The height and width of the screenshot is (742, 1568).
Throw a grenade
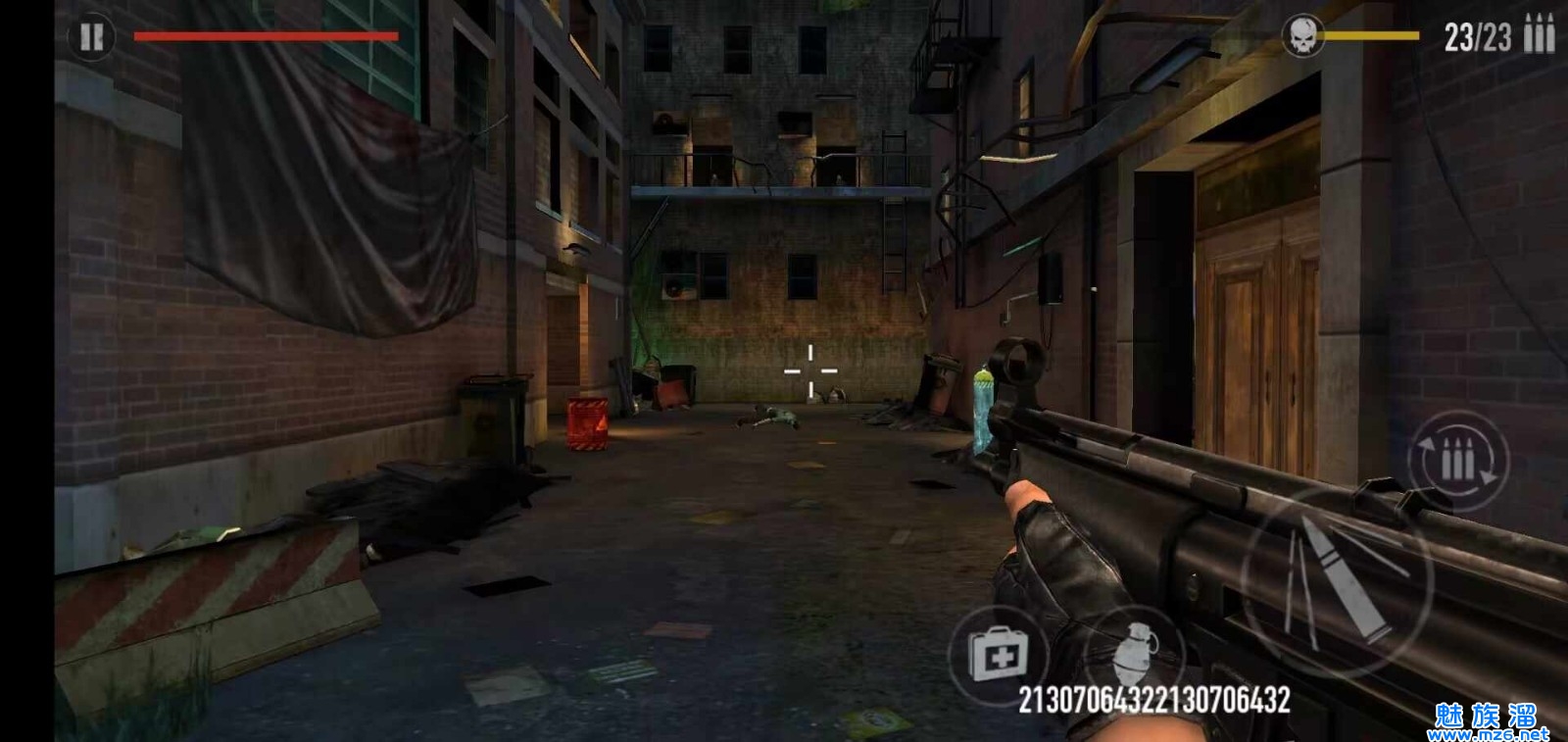tap(1136, 653)
